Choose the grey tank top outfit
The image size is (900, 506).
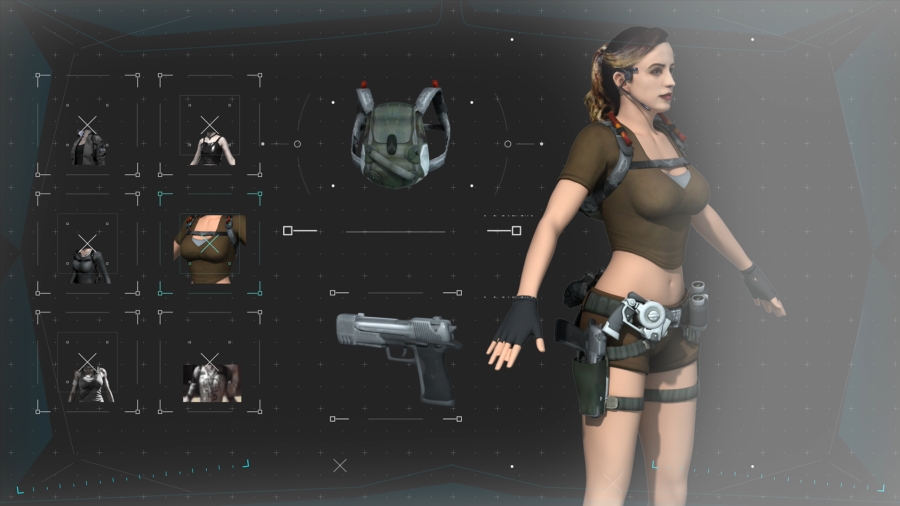coord(88,375)
